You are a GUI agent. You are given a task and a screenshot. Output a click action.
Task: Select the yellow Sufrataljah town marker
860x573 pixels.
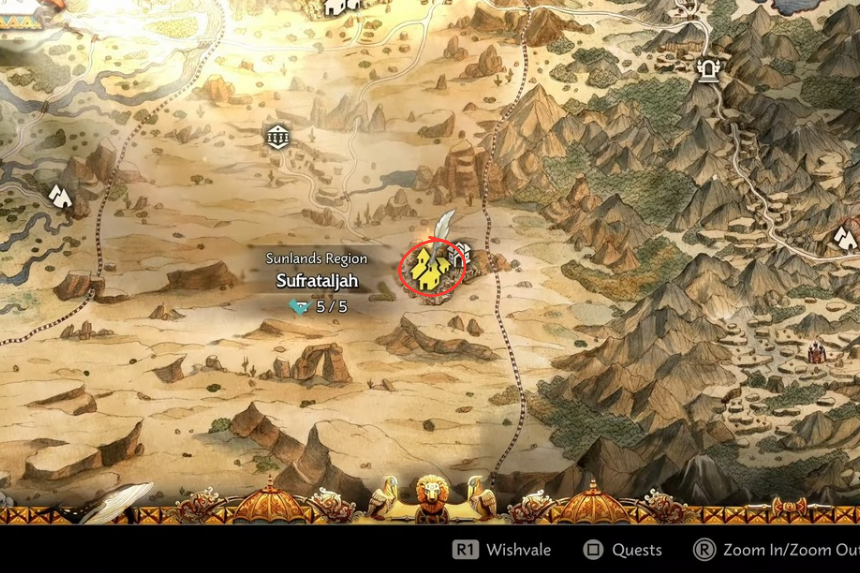pyautogui.click(x=430, y=269)
